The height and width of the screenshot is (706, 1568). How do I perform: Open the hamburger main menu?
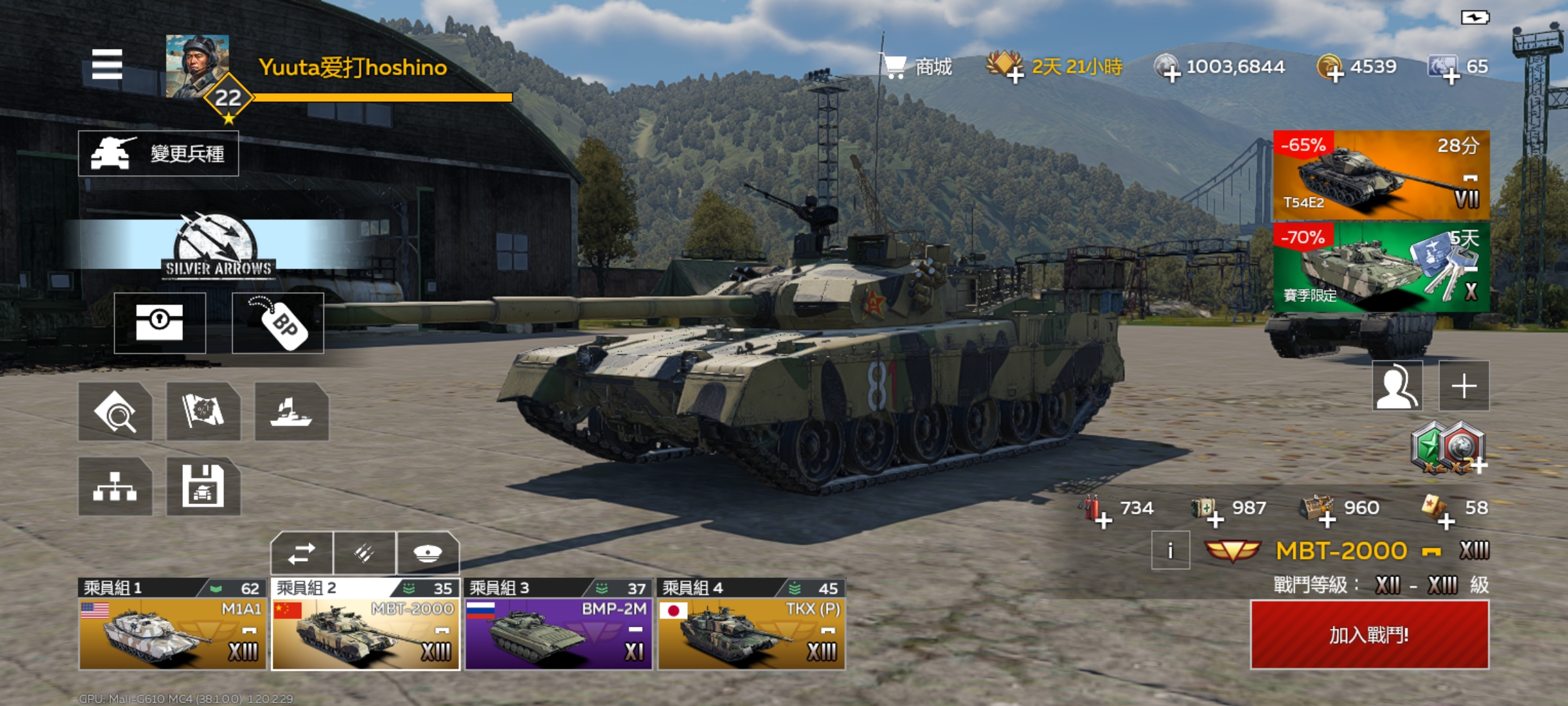[107, 65]
